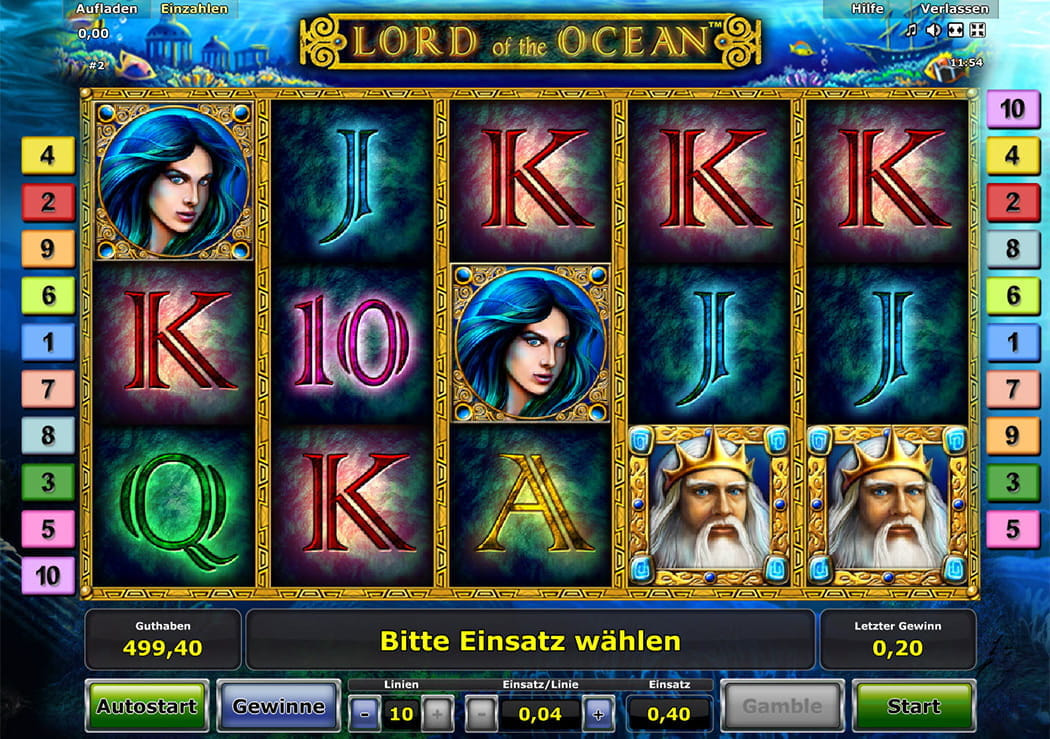Lower Einsatz/Linie with the minus button

481,714
